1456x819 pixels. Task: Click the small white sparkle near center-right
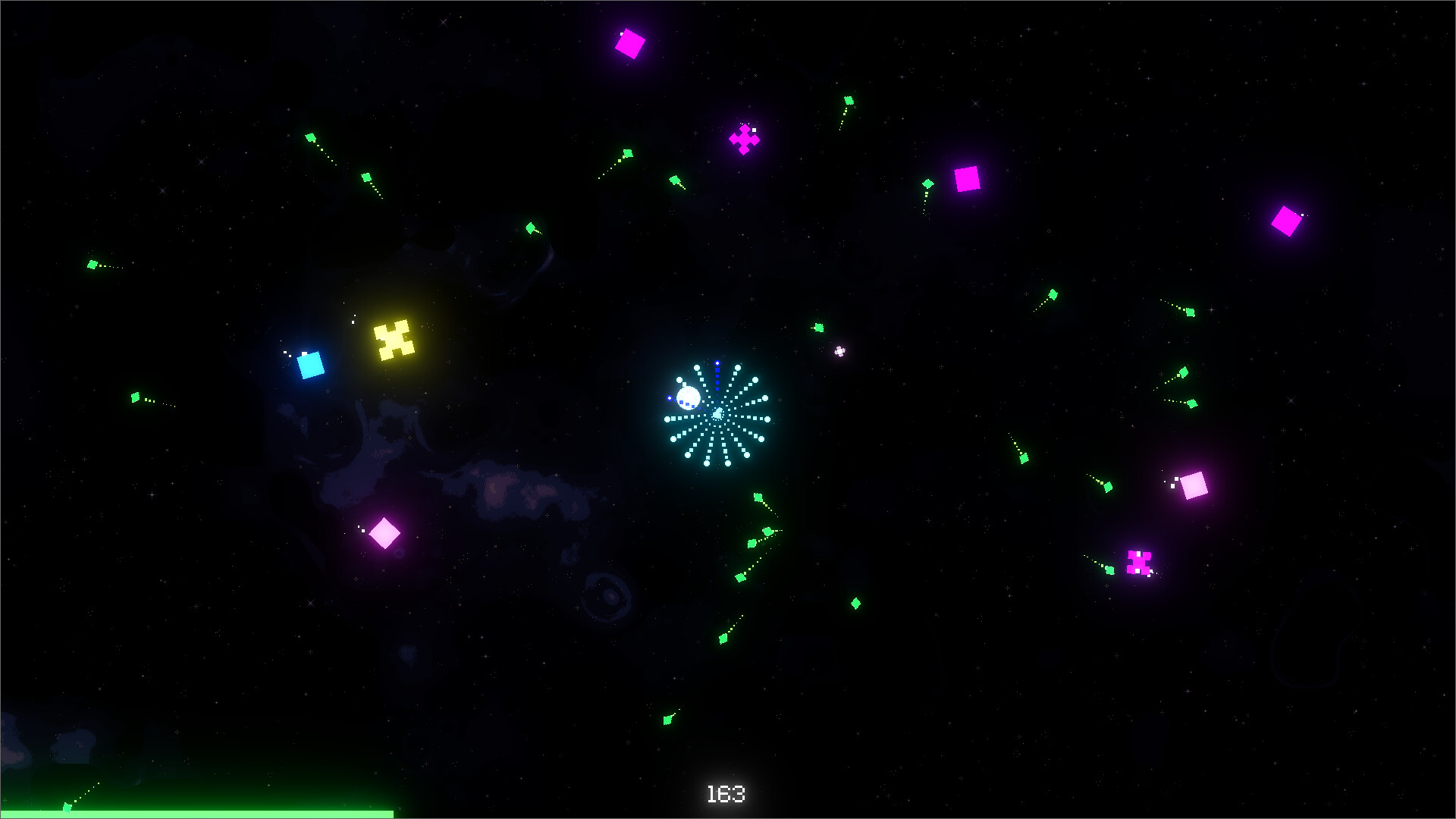click(838, 350)
